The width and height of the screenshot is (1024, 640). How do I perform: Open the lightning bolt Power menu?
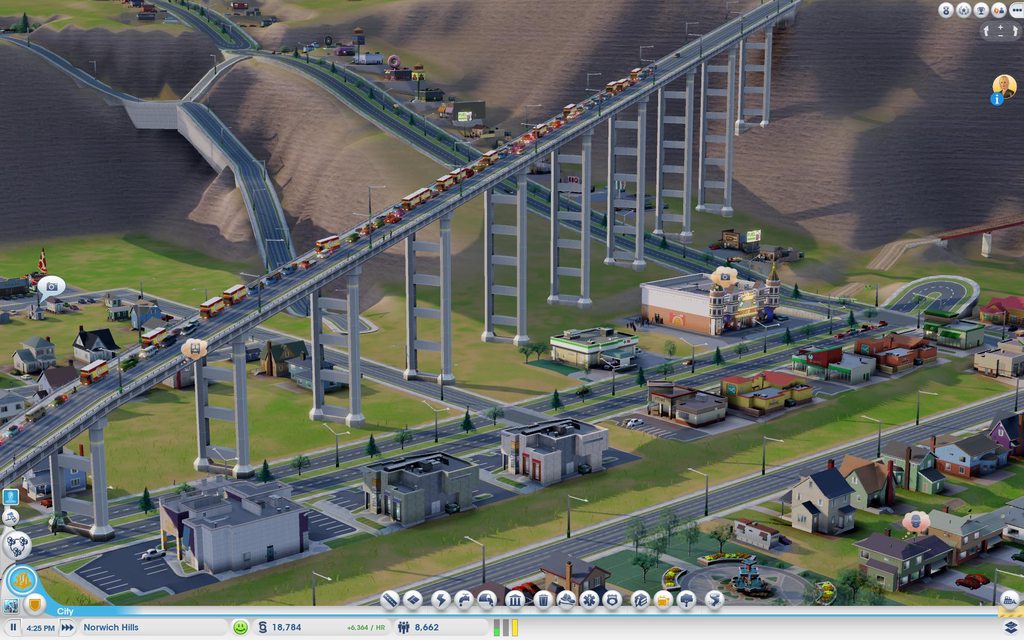tap(440, 600)
